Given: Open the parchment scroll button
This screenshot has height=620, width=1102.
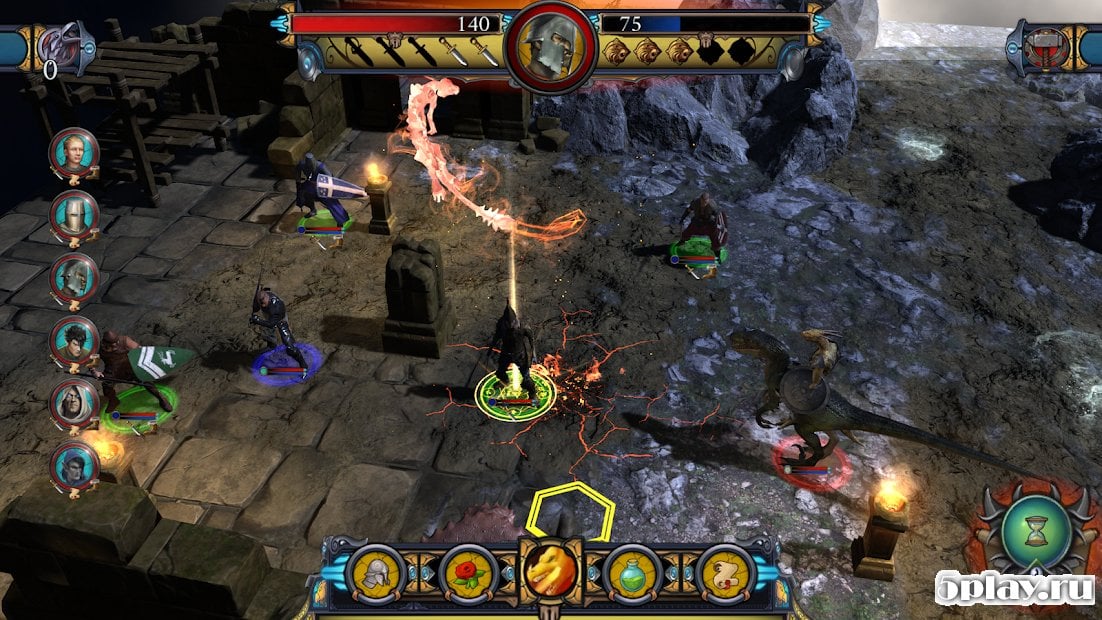Looking at the screenshot, I should tap(724, 574).
